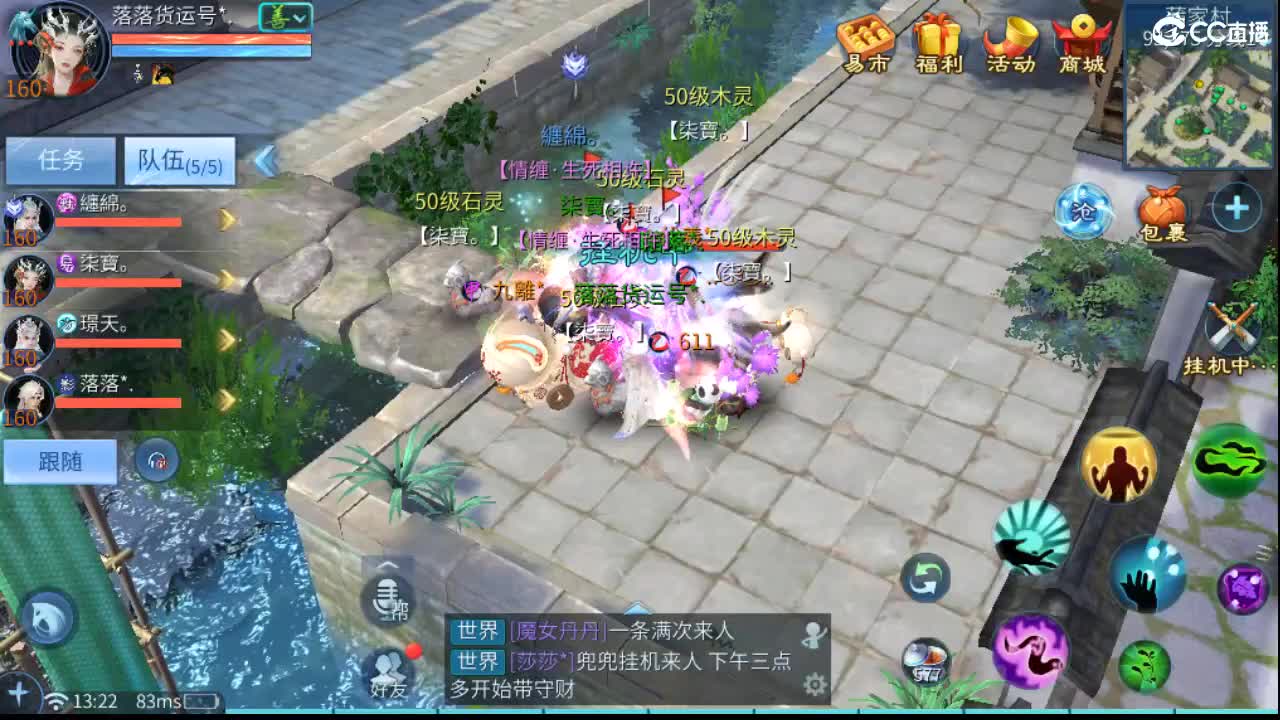Switch to the 任务 tab
The width and height of the screenshot is (1280, 720).
click(x=60, y=160)
